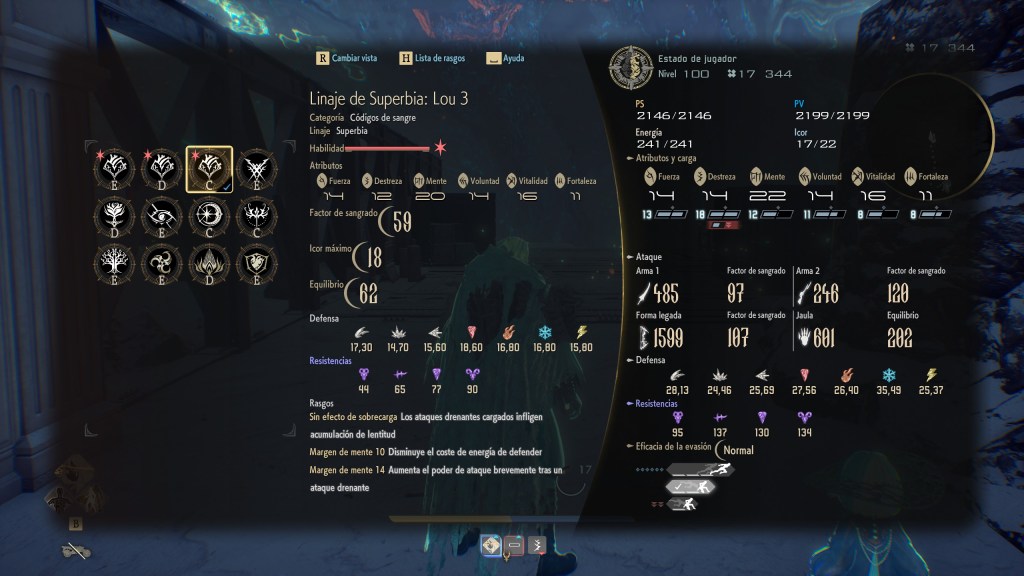Select the equipped Superbia blood code ranked C
This screenshot has height=576, width=1024.
pos(209,168)
